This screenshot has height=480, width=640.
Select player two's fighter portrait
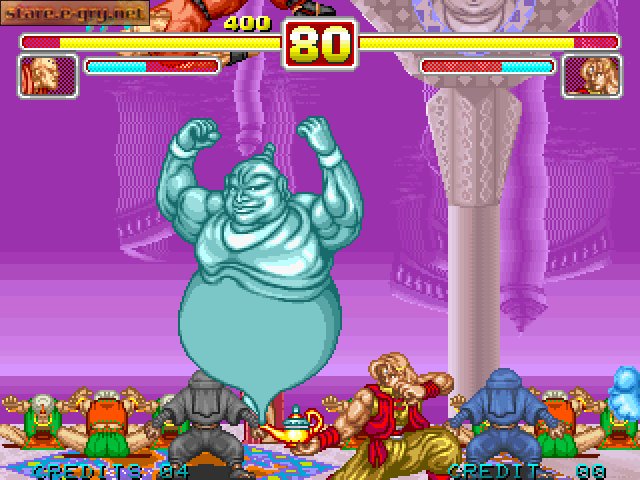click(x=592, y=76)
